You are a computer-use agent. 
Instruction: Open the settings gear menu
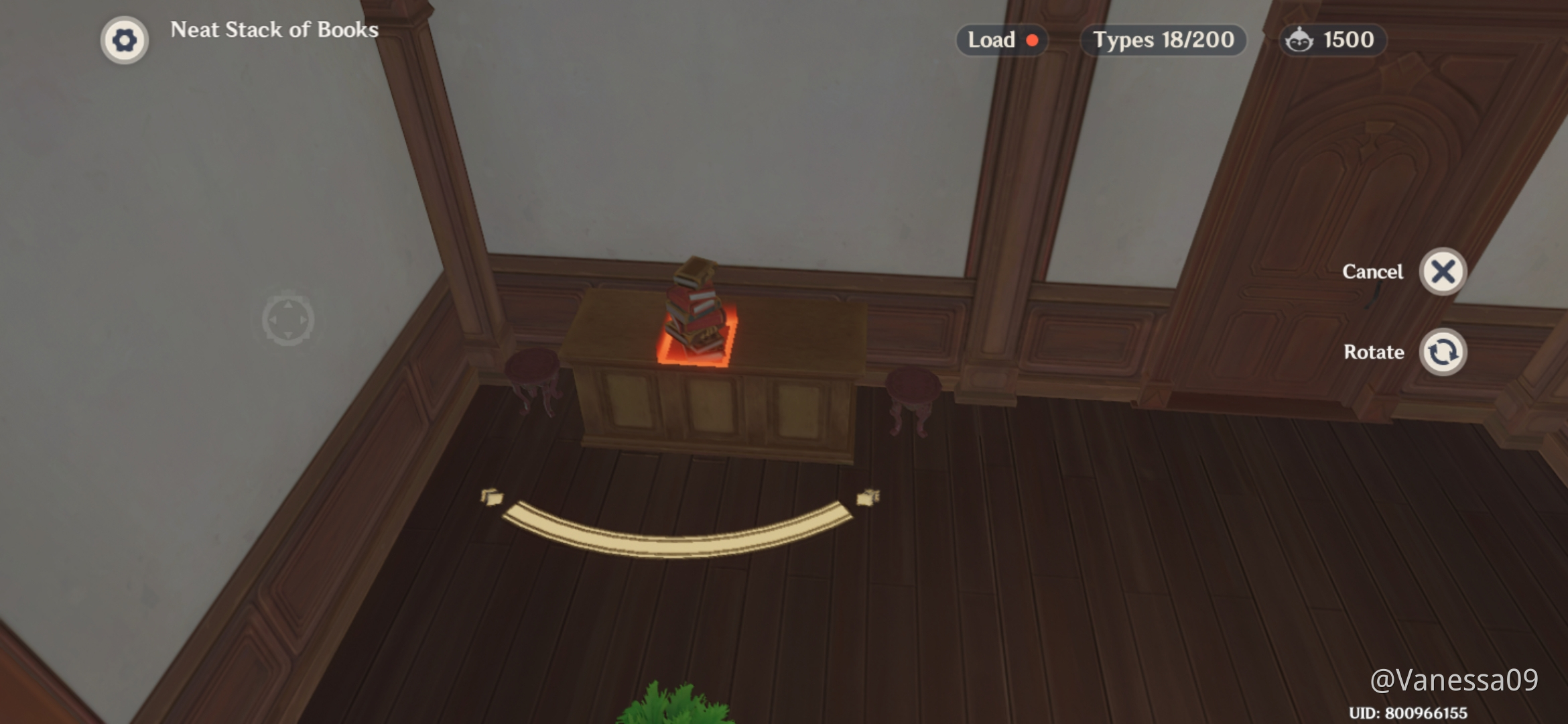coord(125,40)
